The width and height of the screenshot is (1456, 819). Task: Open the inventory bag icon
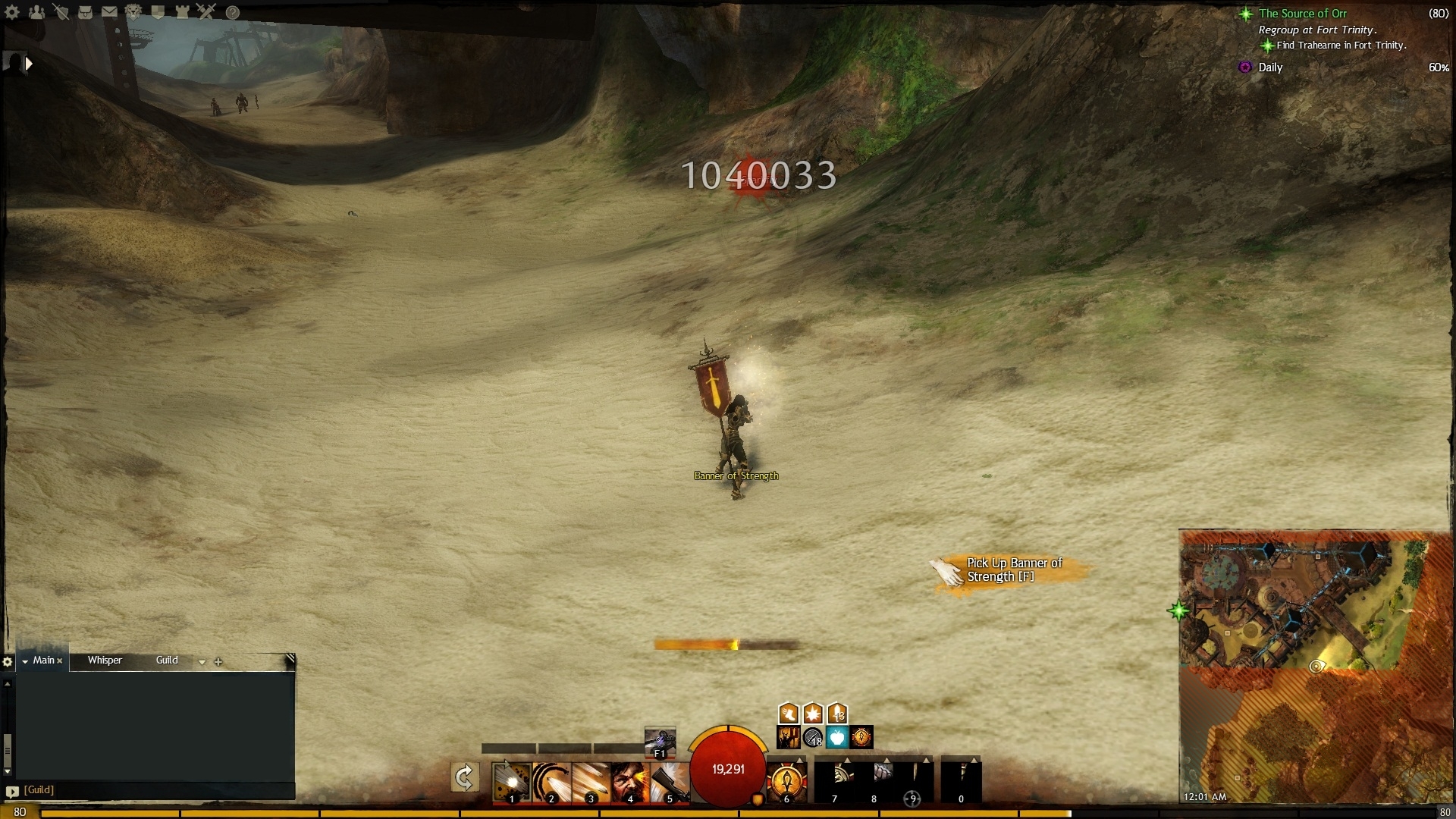pos(85,12)
